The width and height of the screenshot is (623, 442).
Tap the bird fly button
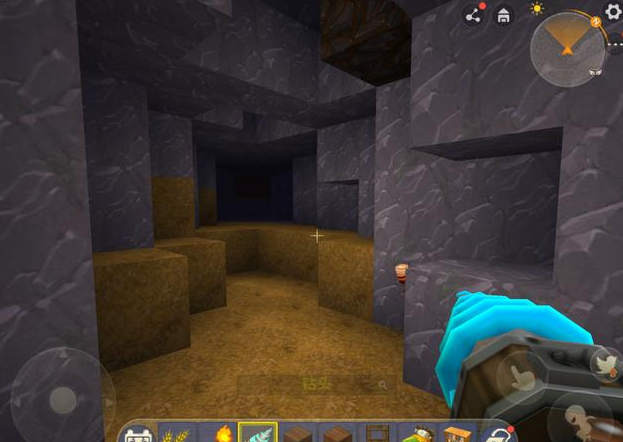[x=603, y=364]
